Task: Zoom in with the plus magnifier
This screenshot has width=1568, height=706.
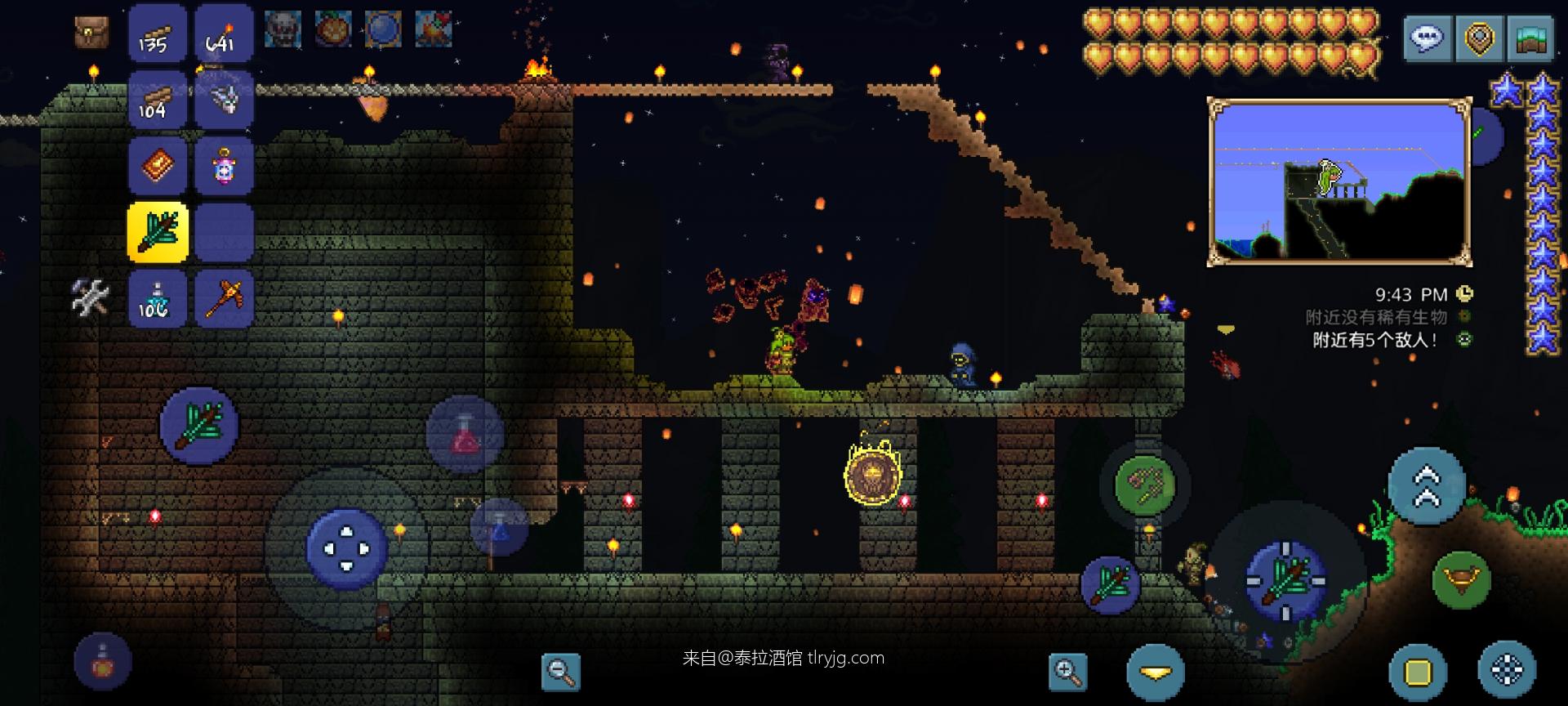Action: 1067,672
